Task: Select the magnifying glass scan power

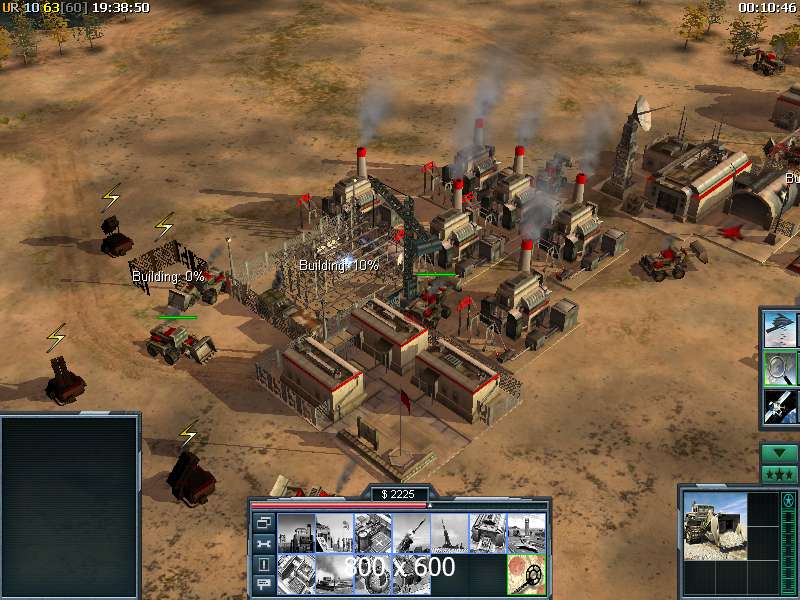Action: tap(780, 368)
